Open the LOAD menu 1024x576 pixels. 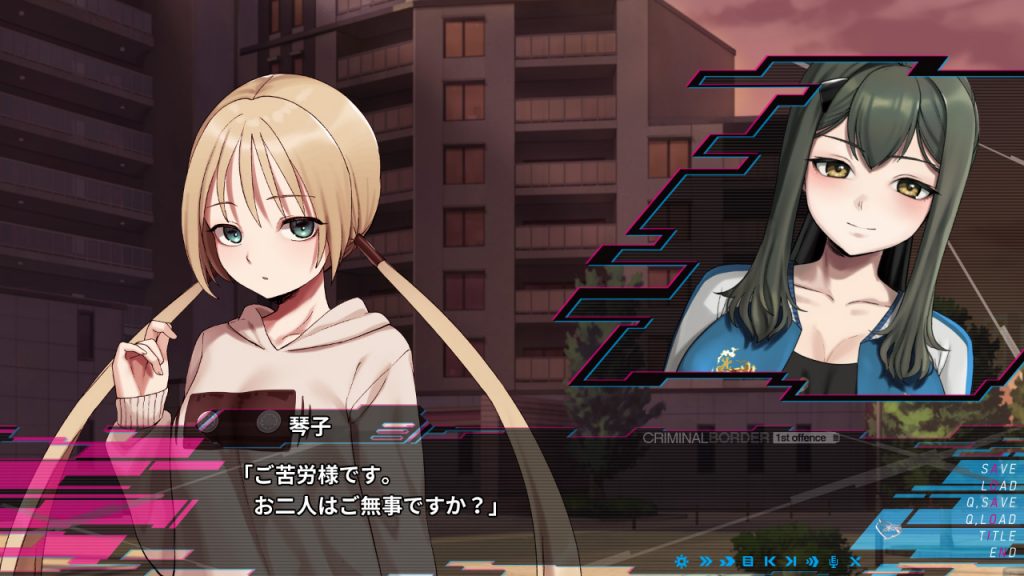(998, 485)
